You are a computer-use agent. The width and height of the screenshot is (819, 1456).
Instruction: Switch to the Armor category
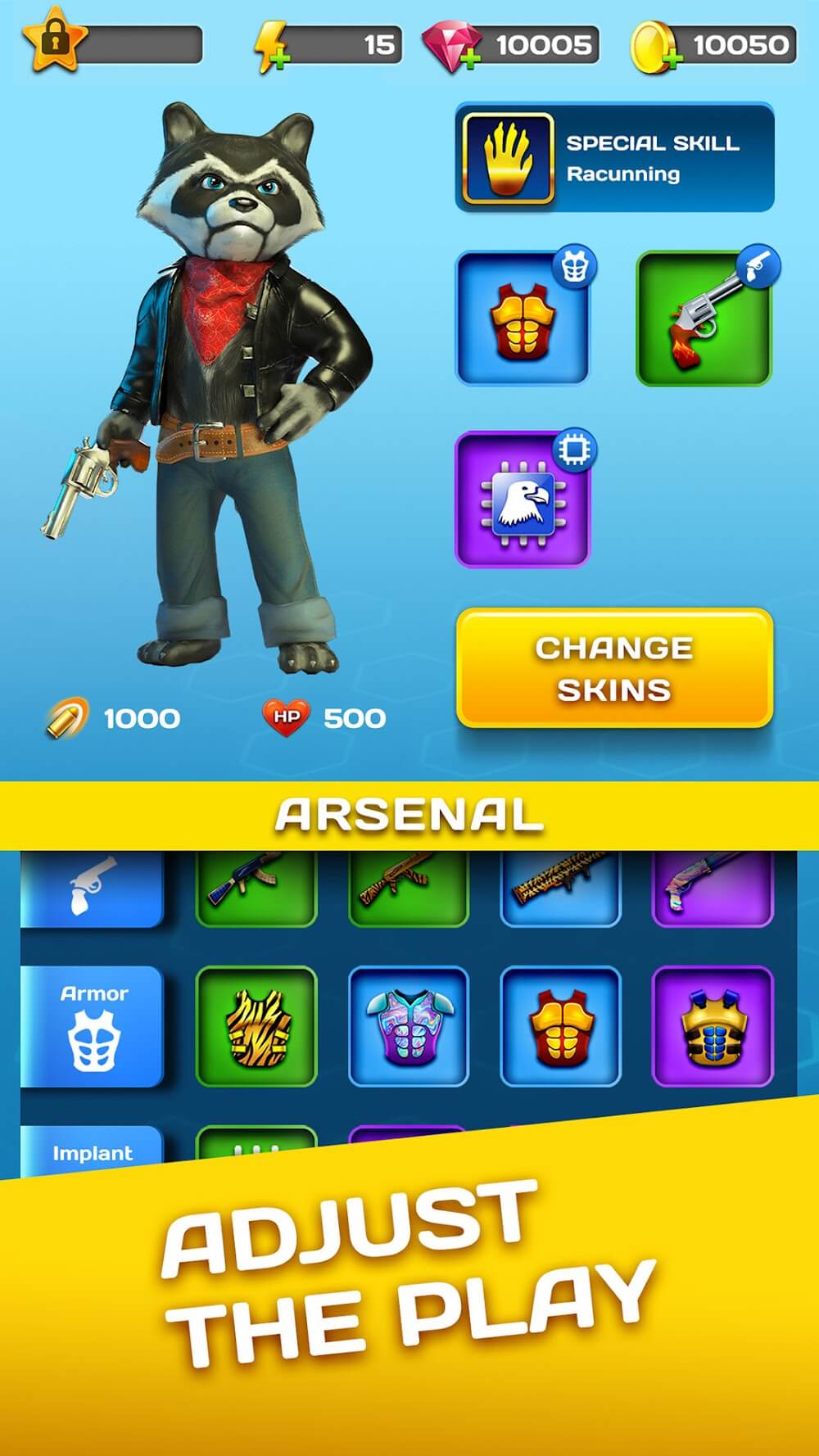pos(93,1026)
